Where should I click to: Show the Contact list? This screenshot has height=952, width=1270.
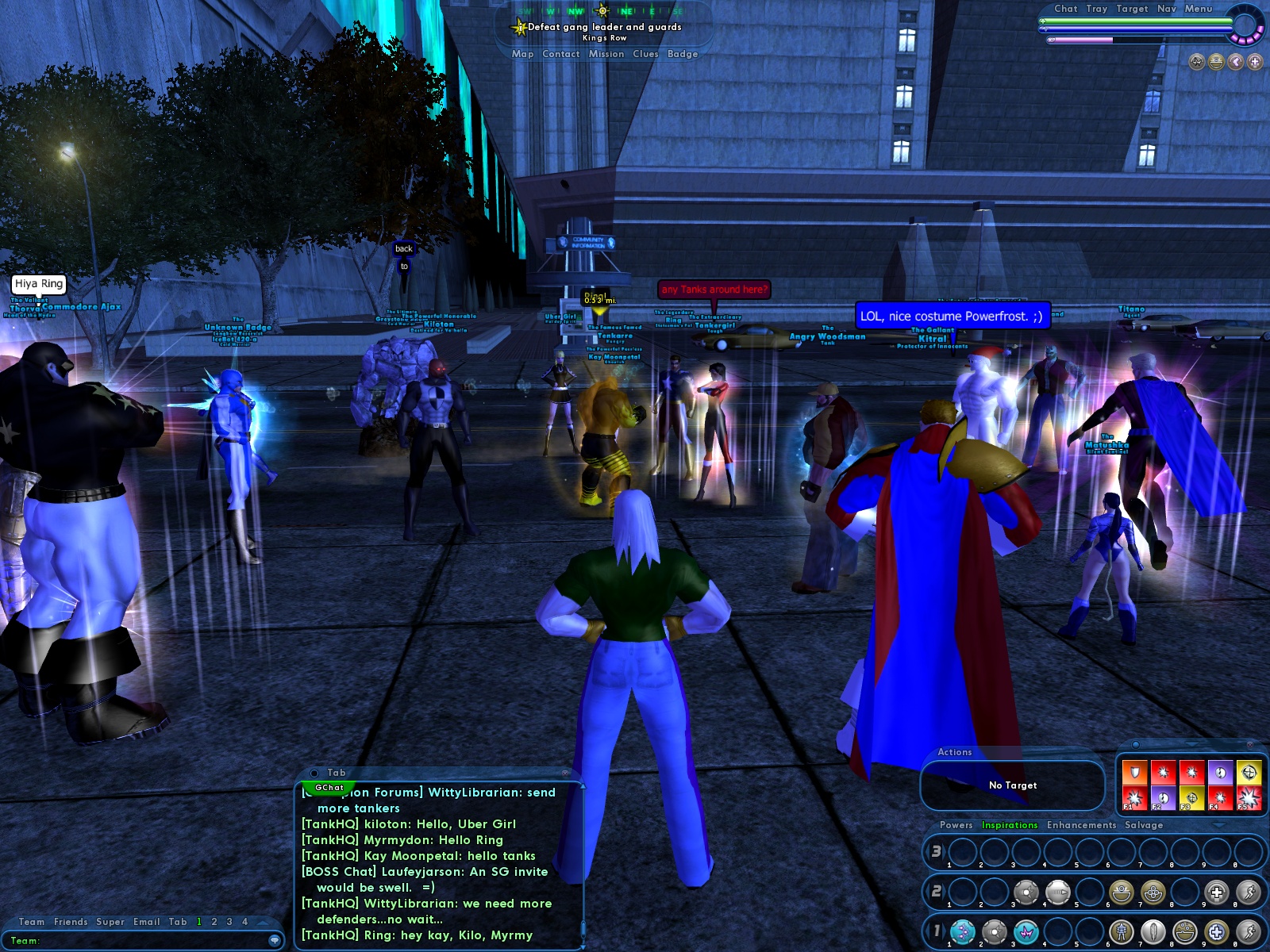560,54
